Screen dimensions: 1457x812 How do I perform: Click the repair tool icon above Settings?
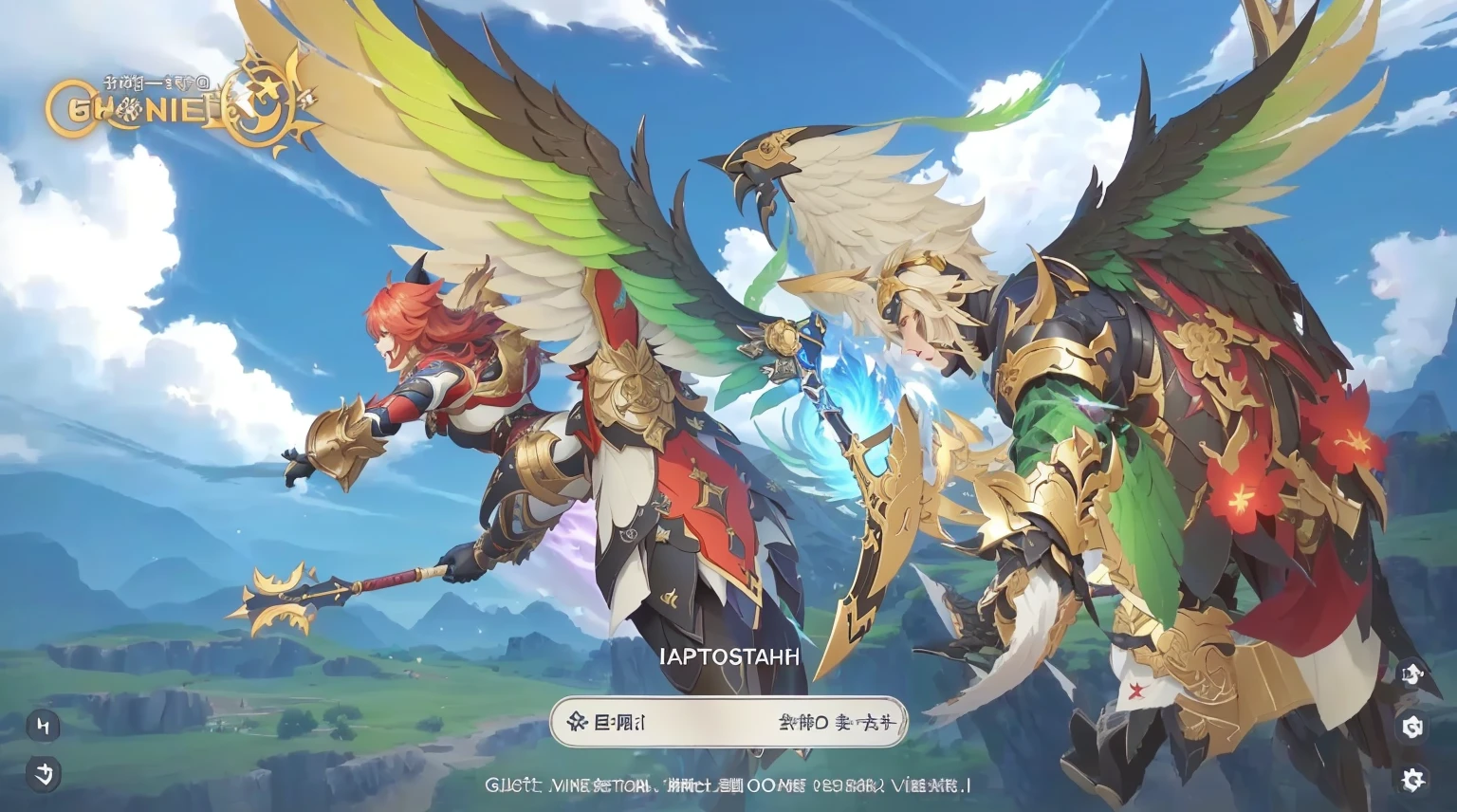(1413, 729)
